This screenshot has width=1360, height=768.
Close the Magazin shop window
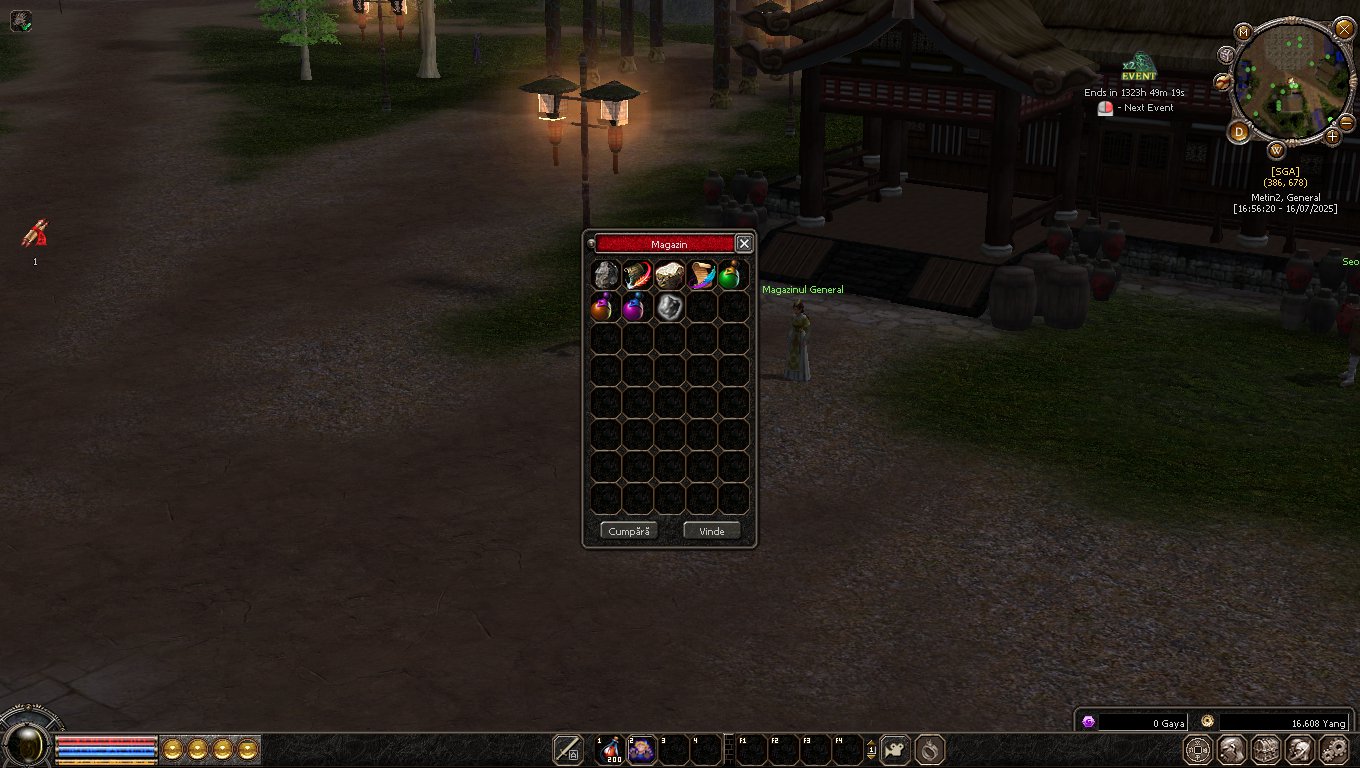[x=744, y=243]
